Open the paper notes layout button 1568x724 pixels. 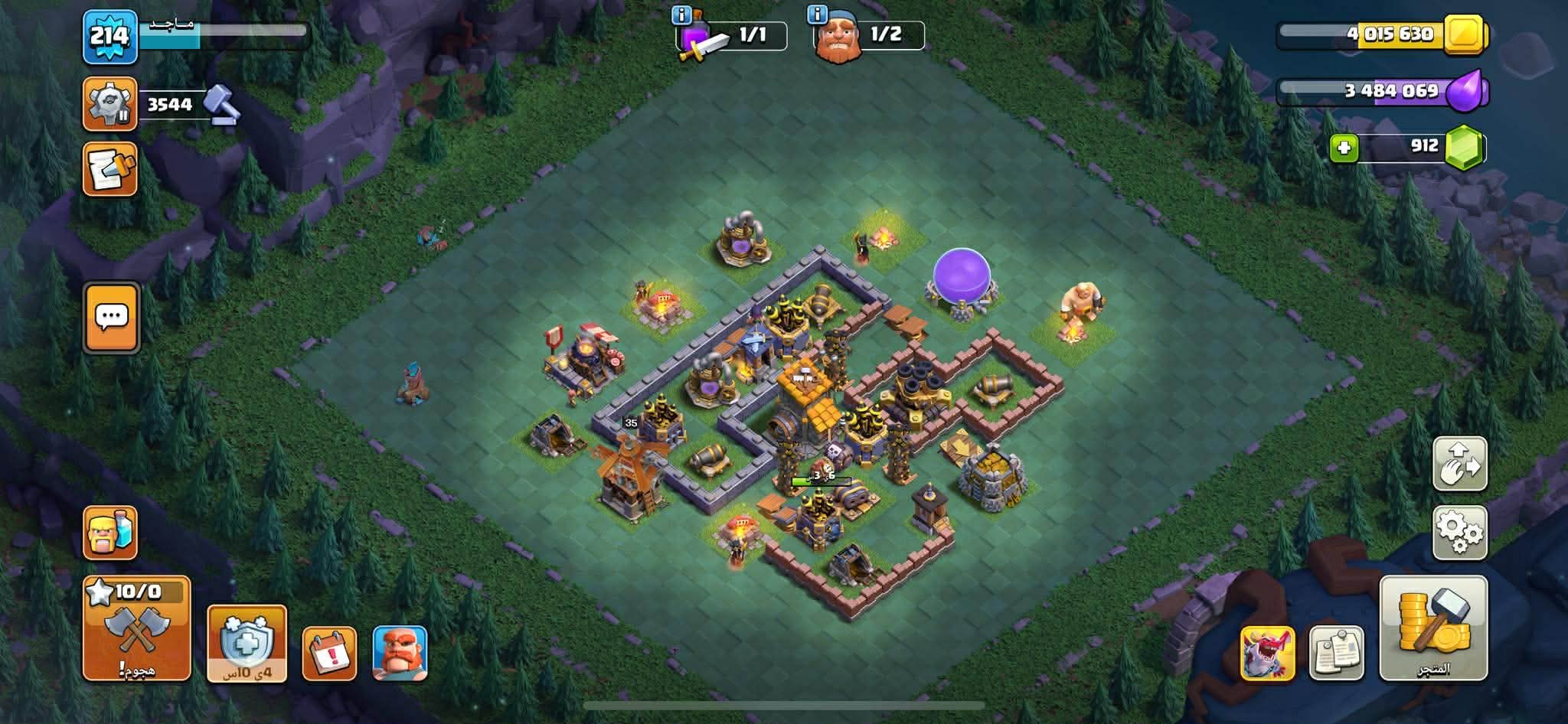pyautogui.click(x=1336, y=653)
